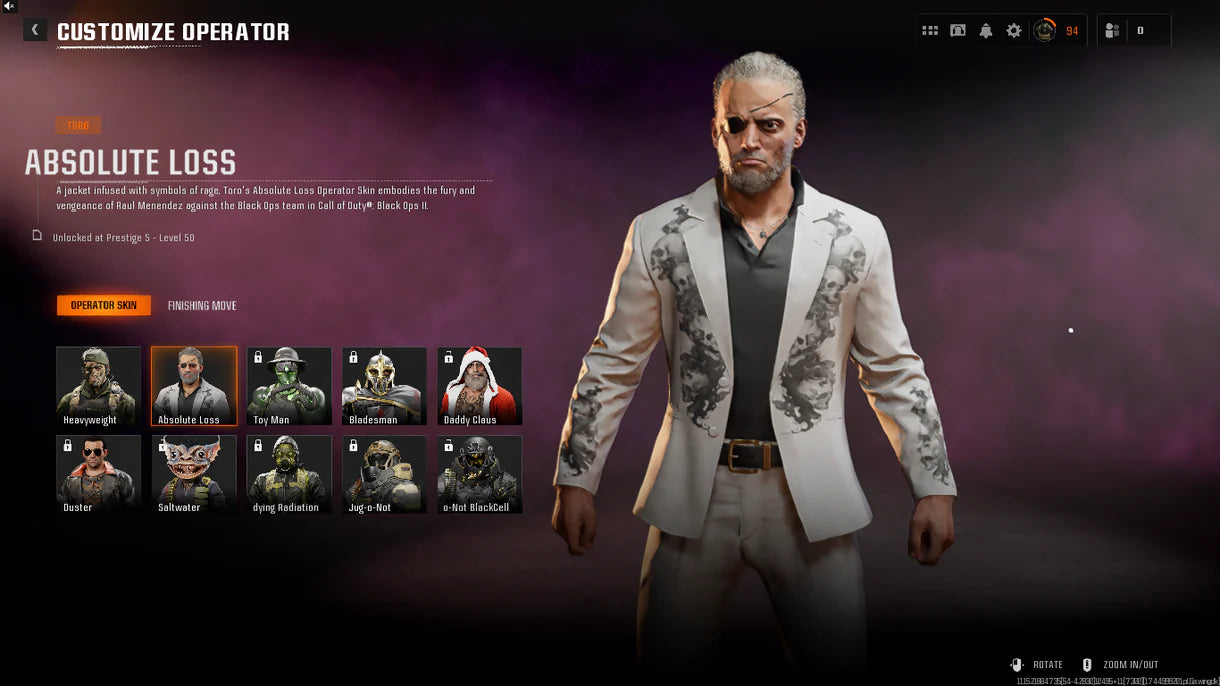Click the portrait card icon beside the grid
This screenshot has width=1220, height=686.
click(x=958, y=31)
